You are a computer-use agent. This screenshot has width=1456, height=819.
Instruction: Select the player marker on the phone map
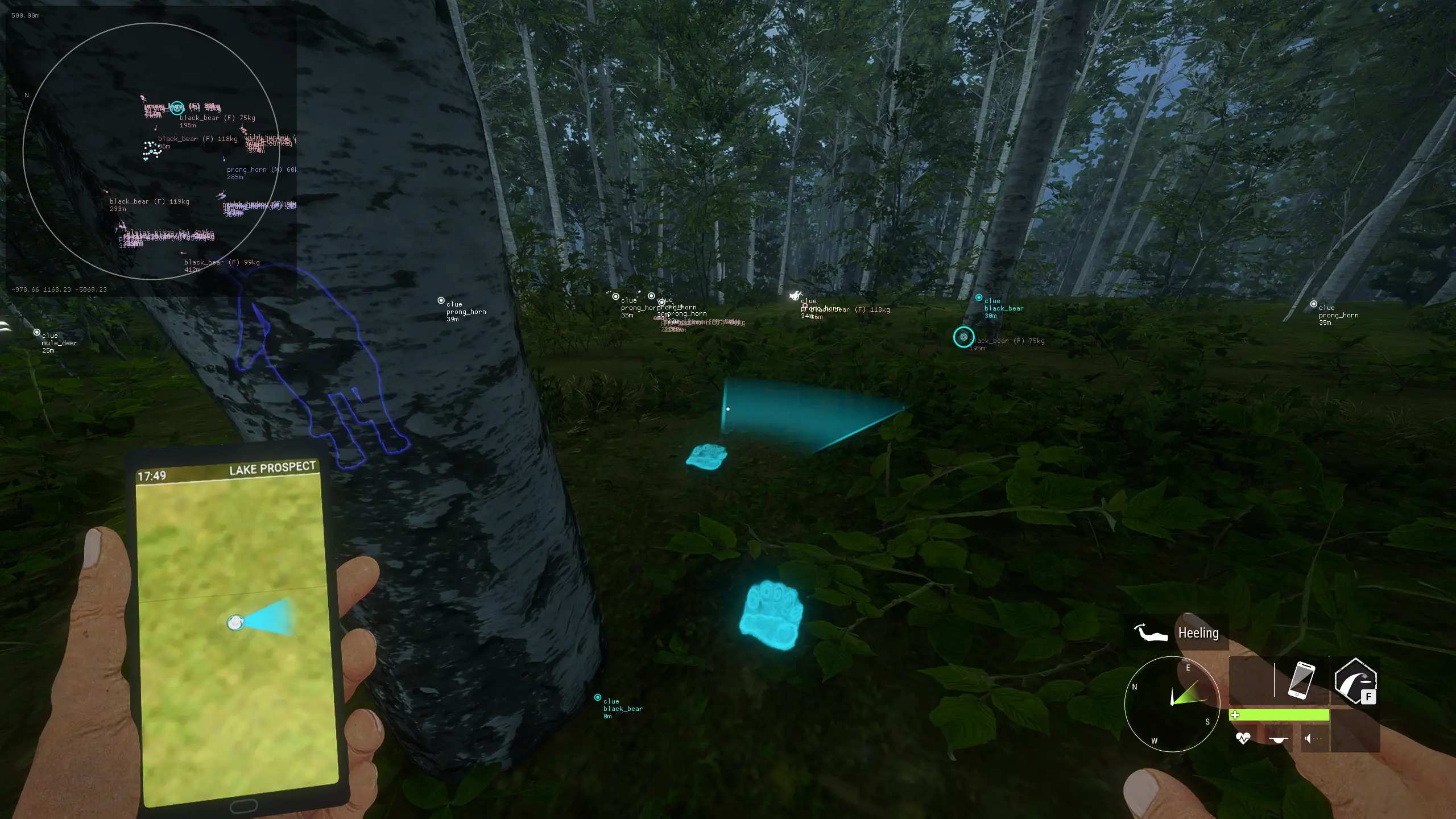[235, 623]
